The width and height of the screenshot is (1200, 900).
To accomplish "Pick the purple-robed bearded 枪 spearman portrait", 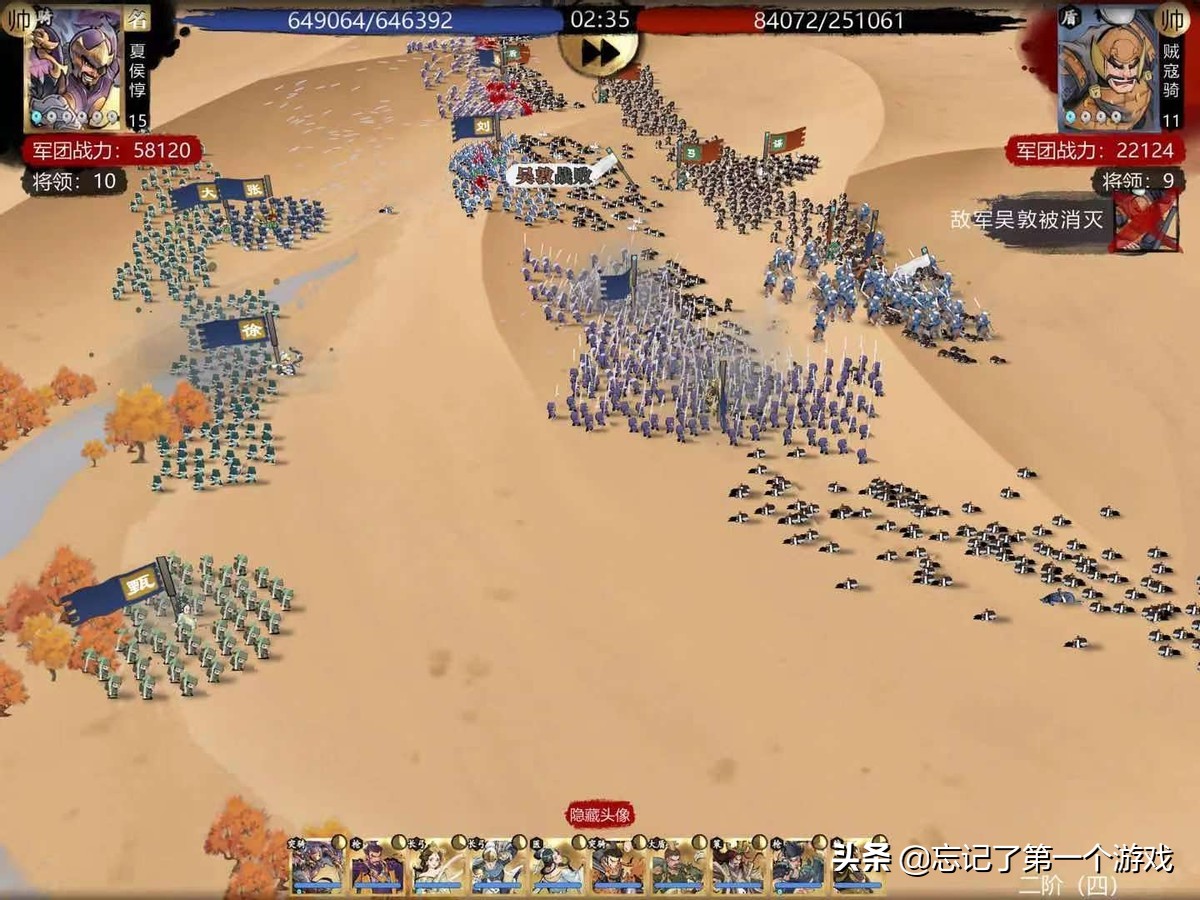I will click(x=378, y=866).
